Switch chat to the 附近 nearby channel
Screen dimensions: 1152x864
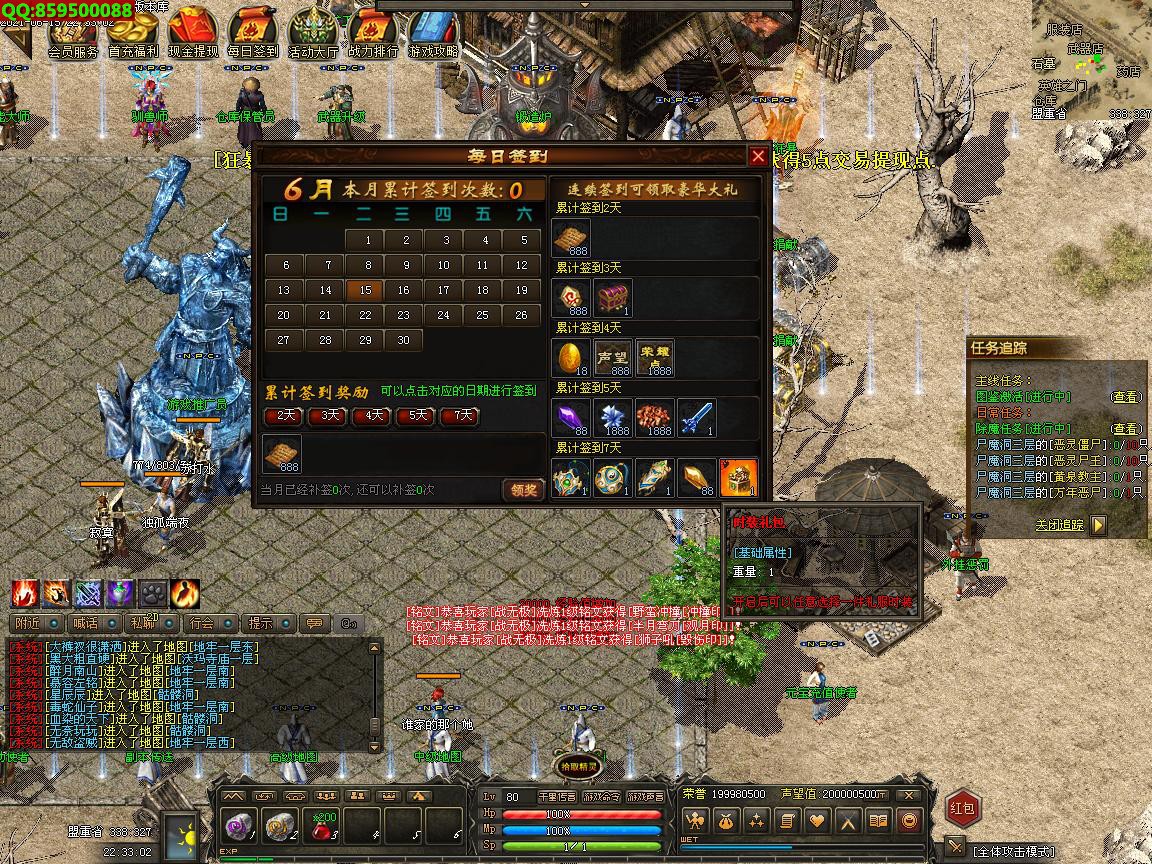tap(29, 624)
